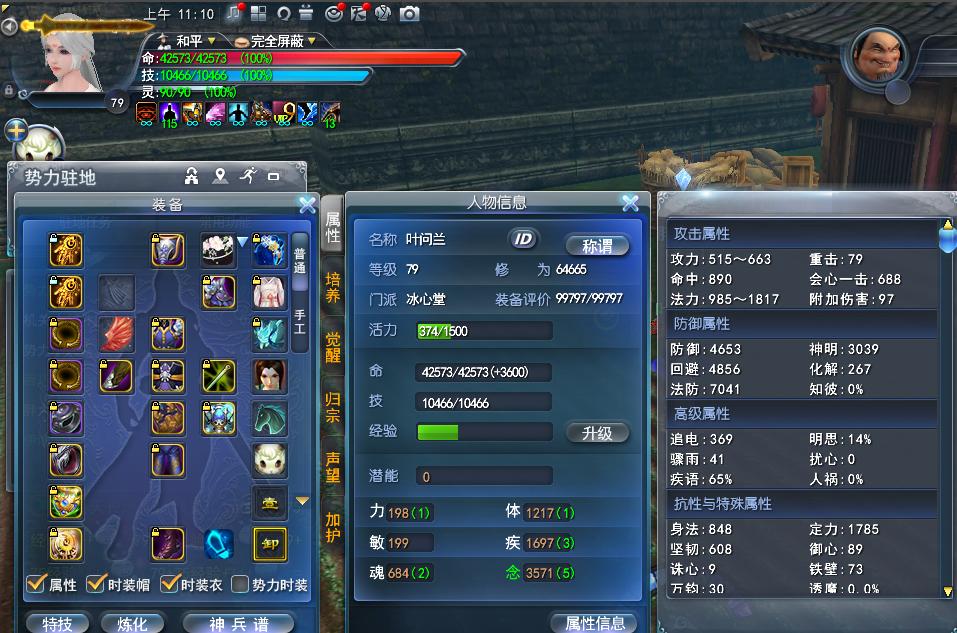This screenshot has height=633, width=957.
Task: Close the 人物信息 character info window
Action: (x=630, y=203)
